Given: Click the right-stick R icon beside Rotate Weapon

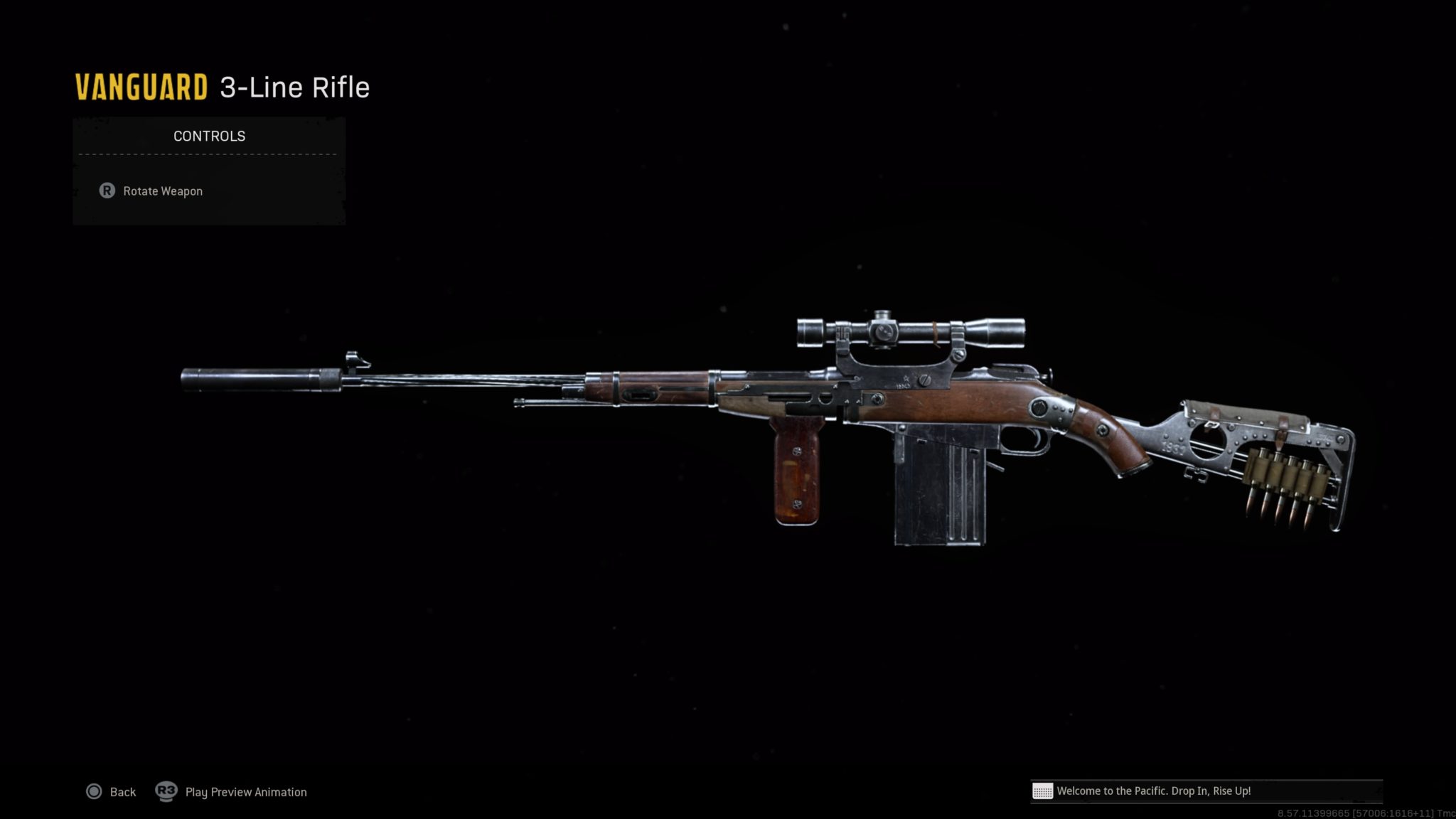Looking at the screenshot, I should tap(107, 191).
